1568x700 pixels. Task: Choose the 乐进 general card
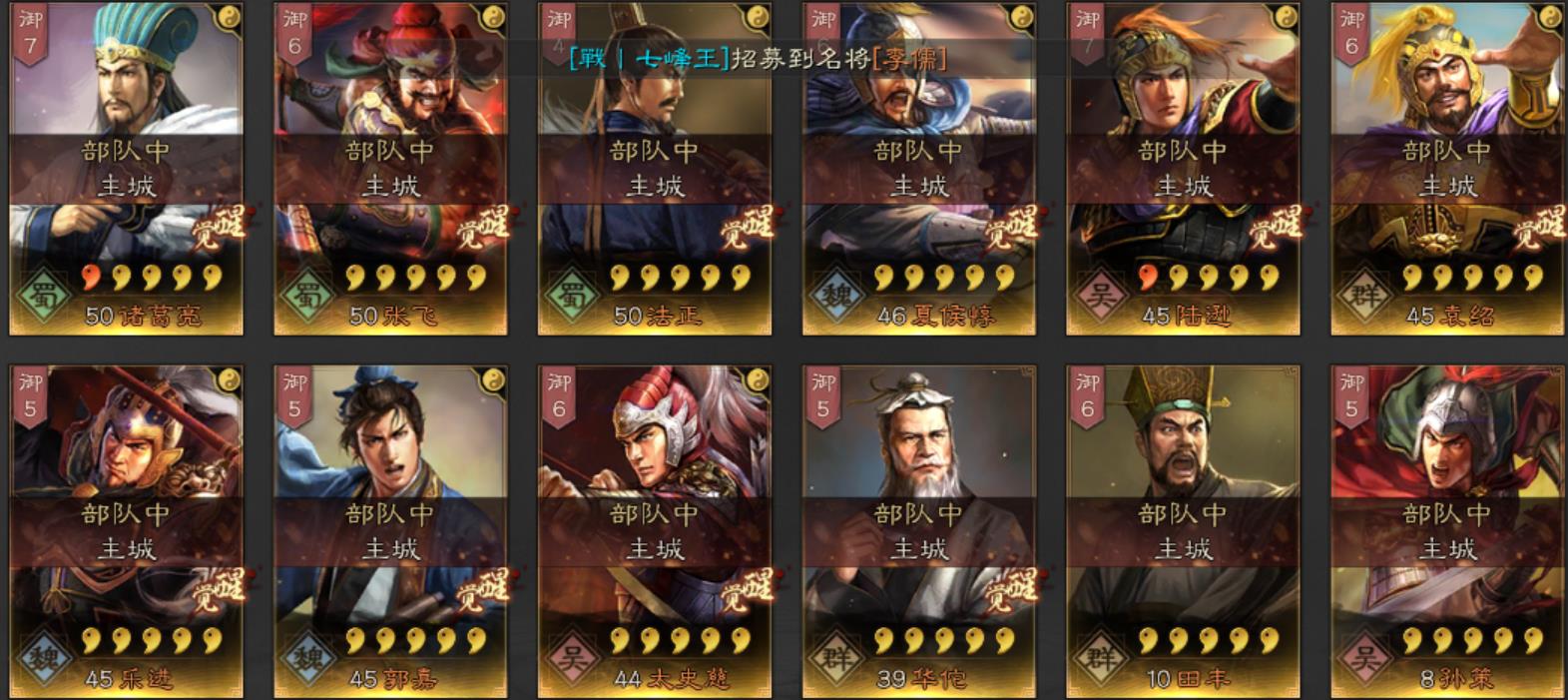tap(126, 530)
